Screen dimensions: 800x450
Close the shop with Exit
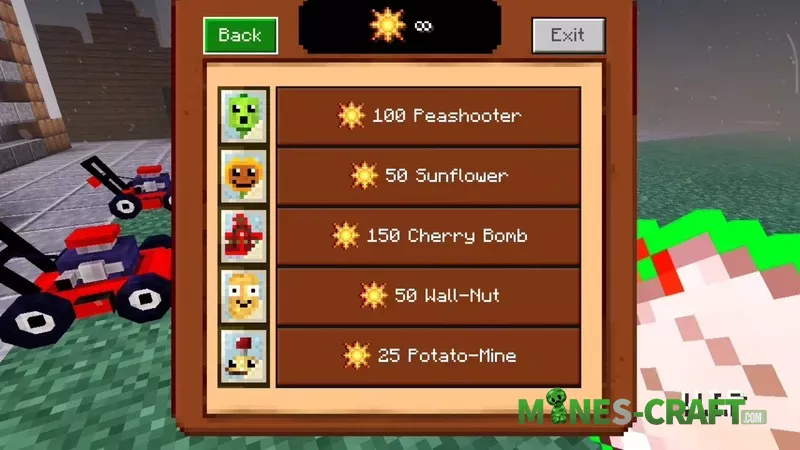click(567, 36)
